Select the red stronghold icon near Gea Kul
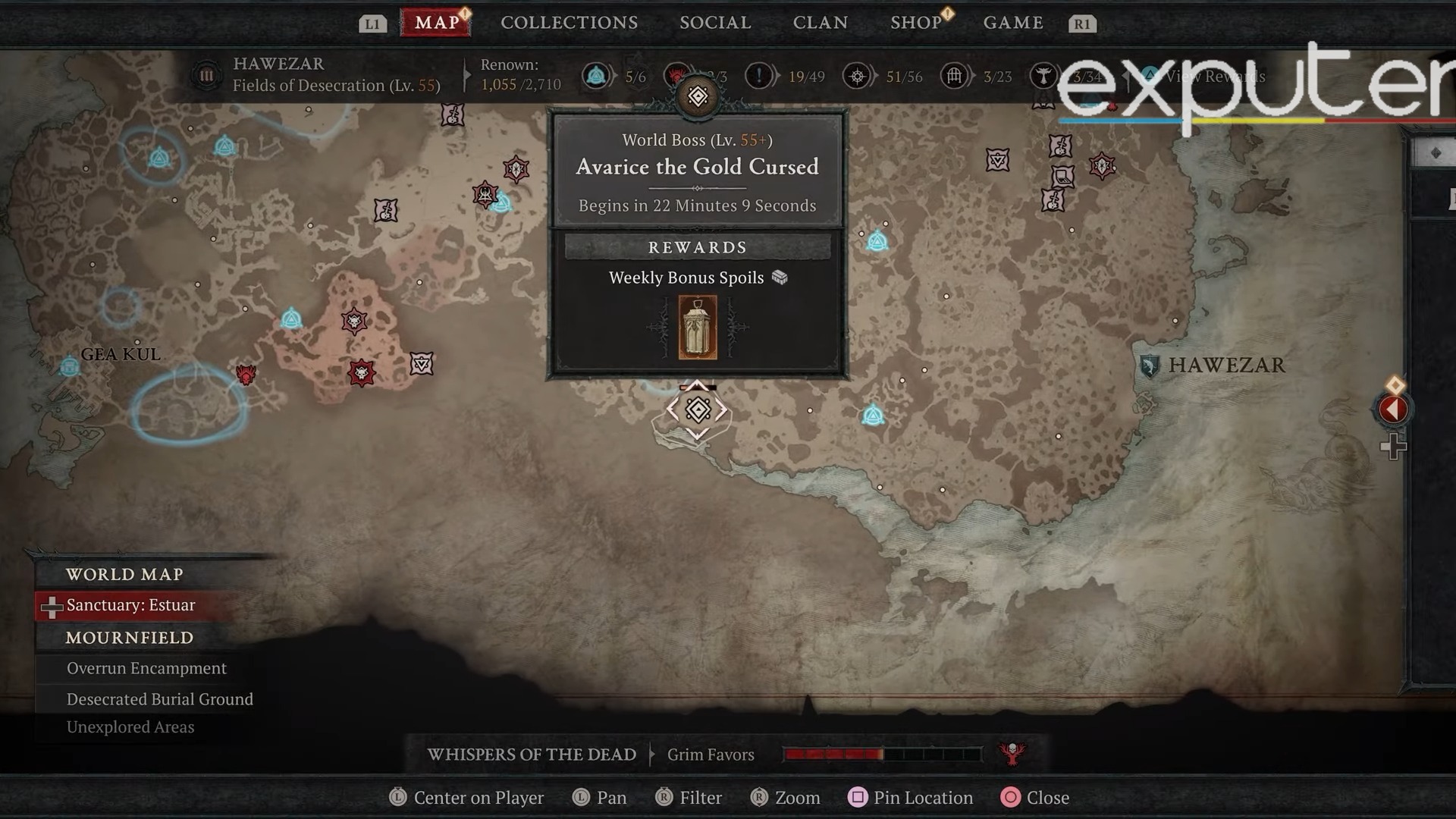1456x819 pixels. (x=246, y=374)
